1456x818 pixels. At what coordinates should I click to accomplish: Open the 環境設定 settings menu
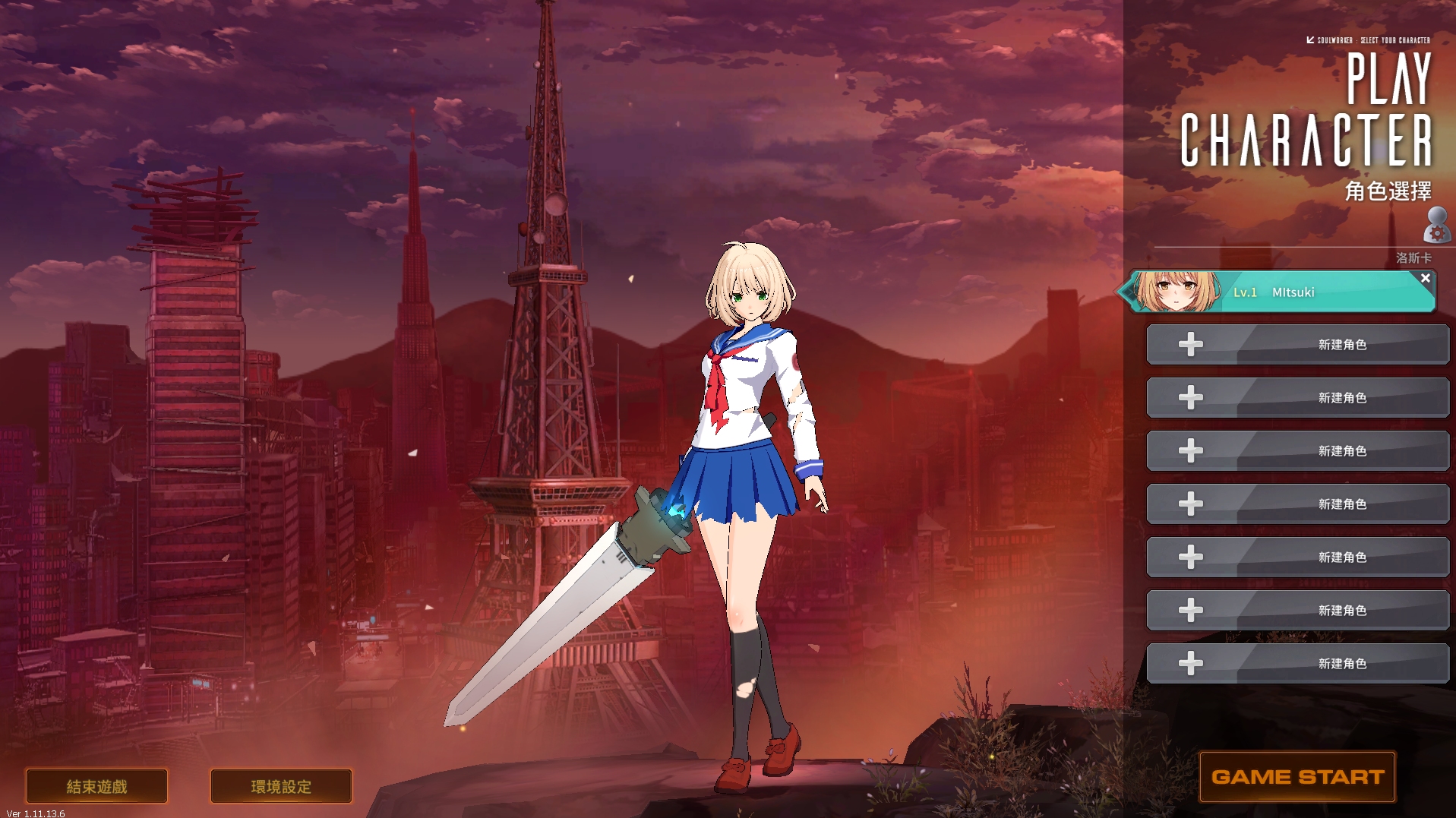tap(281, 786)
